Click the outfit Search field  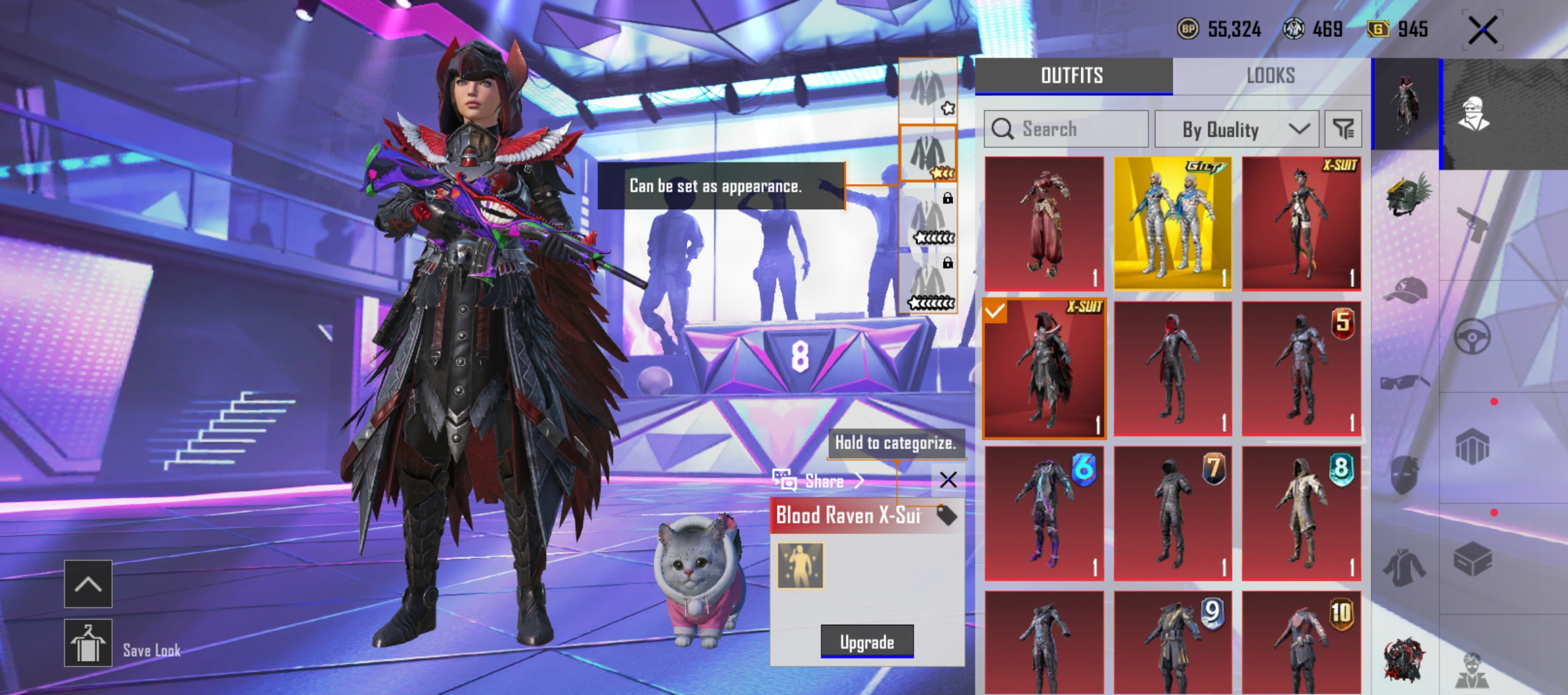tap(1066, 129)
